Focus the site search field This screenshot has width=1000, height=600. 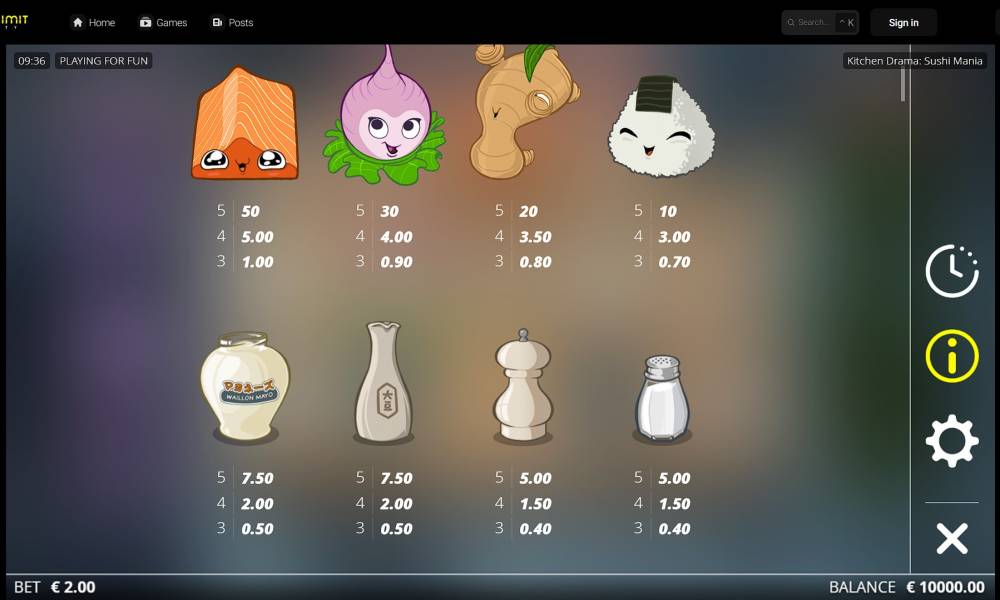[814, 22]
